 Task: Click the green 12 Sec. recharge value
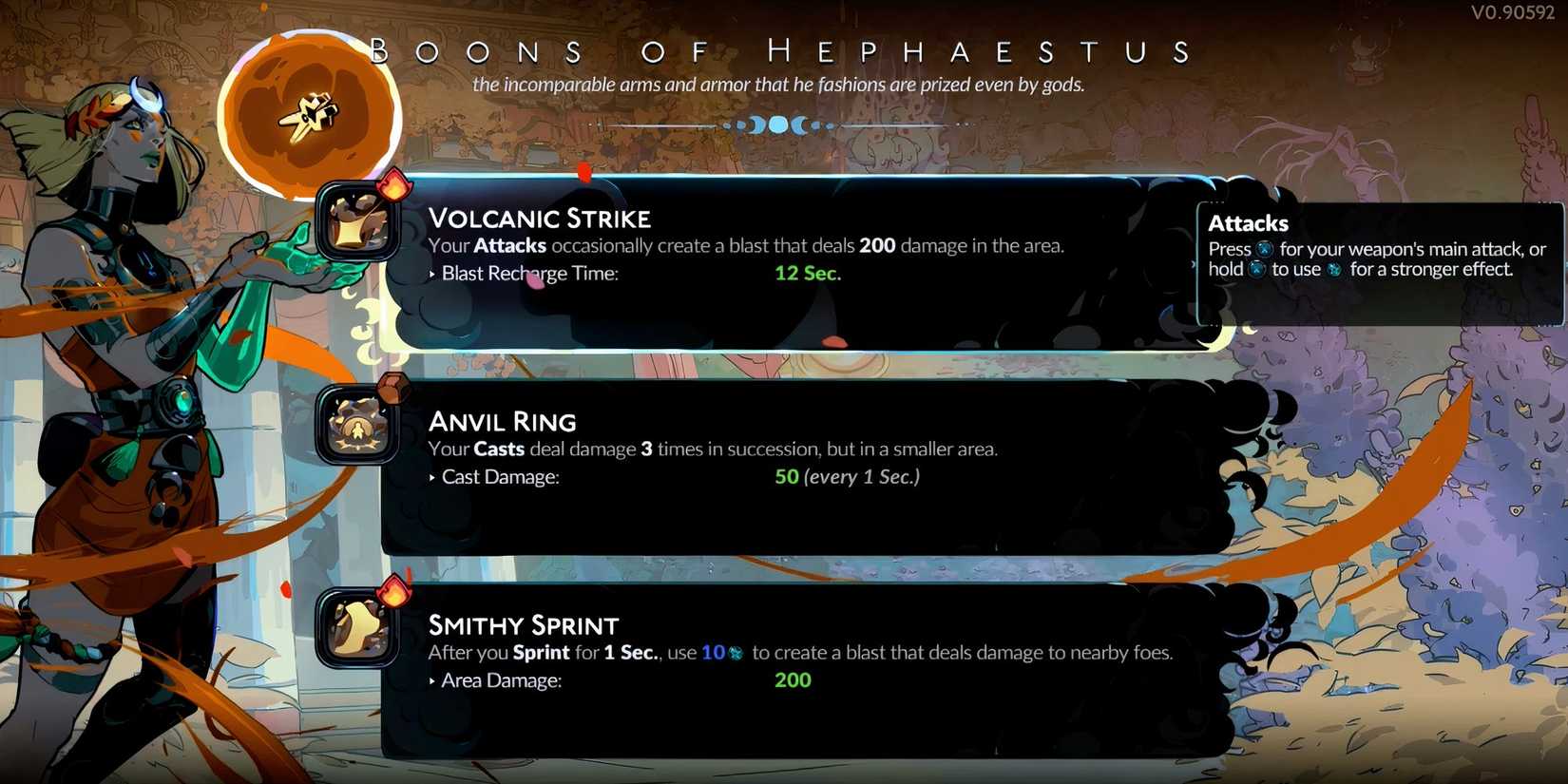[x=807, y=273]
